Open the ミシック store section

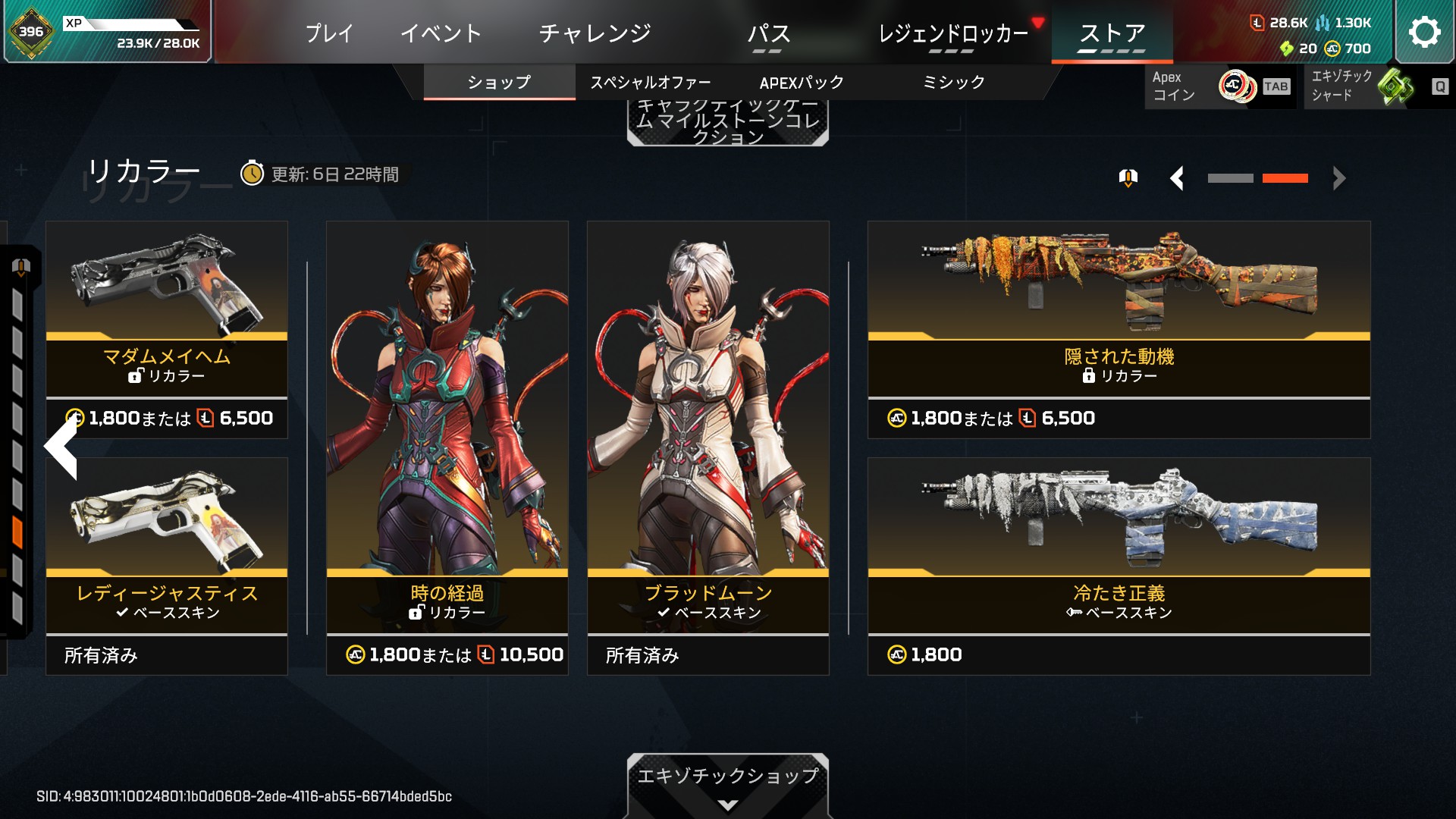click(953, 83)
